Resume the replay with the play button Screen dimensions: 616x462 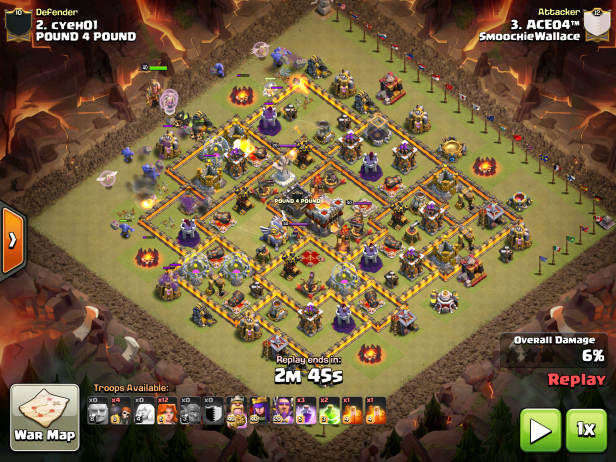(539, 430)
